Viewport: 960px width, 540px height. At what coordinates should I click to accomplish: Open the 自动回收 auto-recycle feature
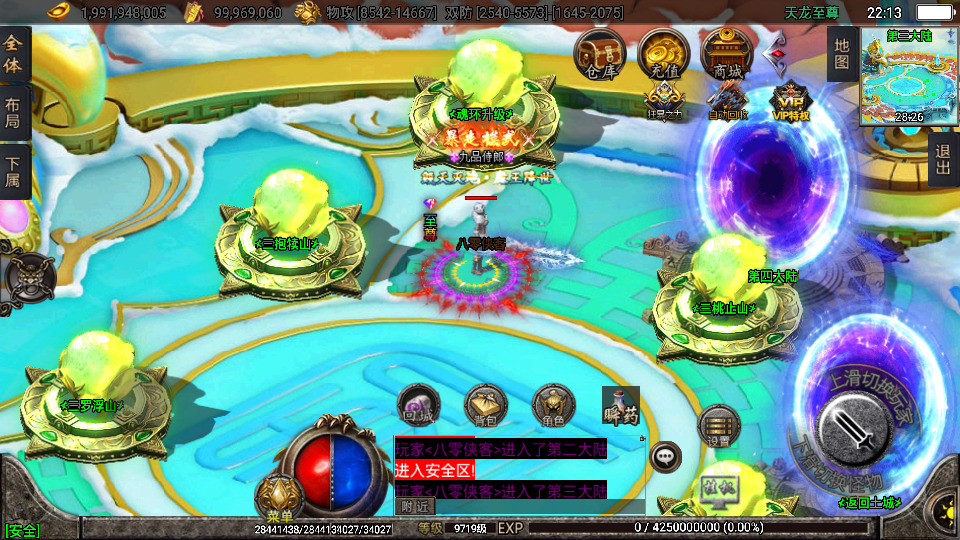coord(727,101)
